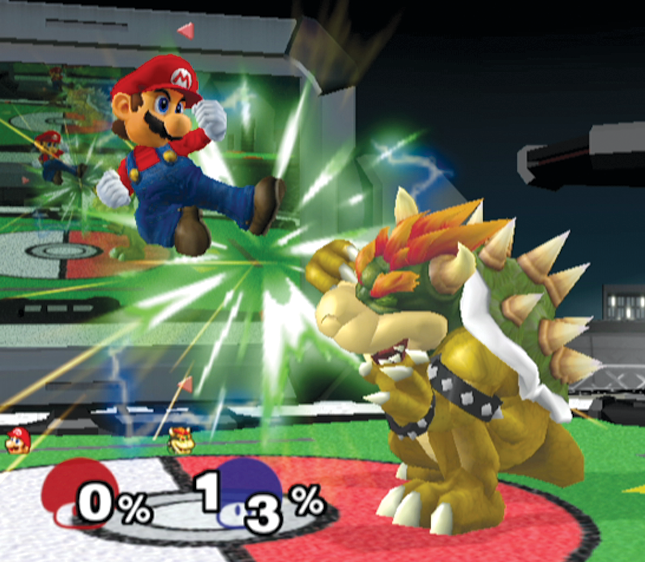Click Bowser's stock life icon
The height and width of the screenshot is (562, 645).
(x=180, y=439)
